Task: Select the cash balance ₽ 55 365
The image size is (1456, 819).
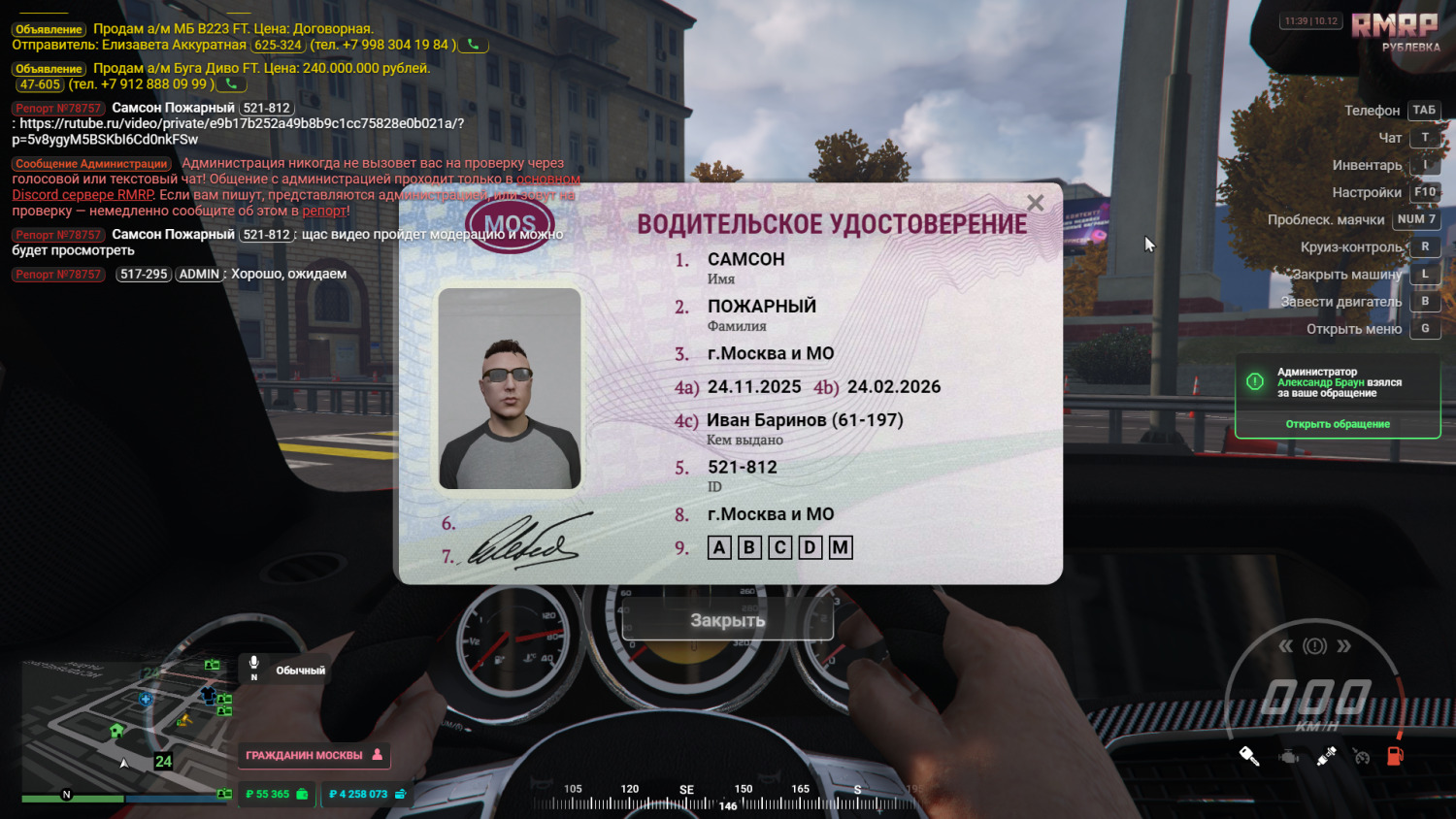Action: [277, 794]
